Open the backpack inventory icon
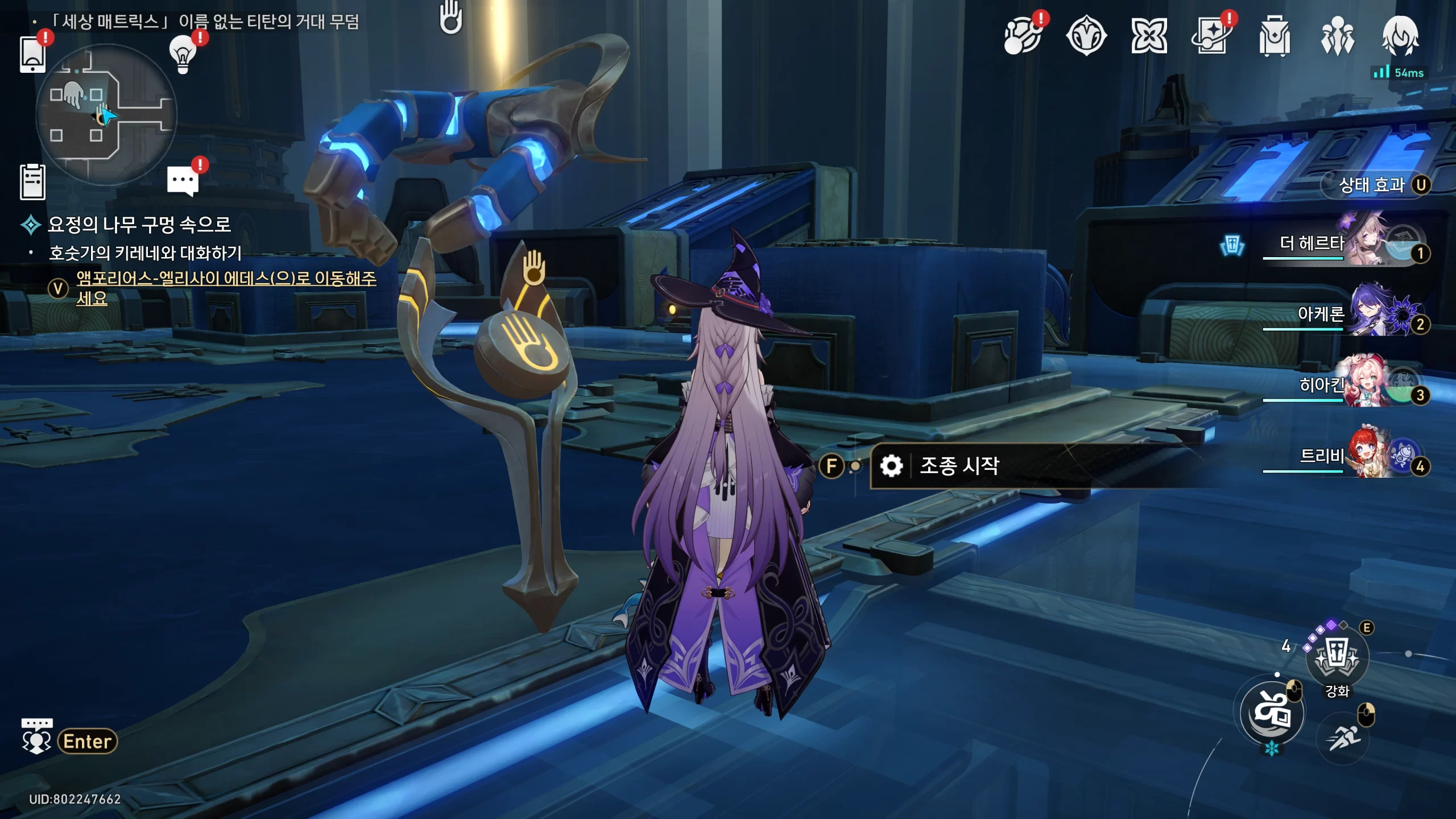Image resolution: width=1456 pixels, height=819 pixels. click(x=1274, y=36)
